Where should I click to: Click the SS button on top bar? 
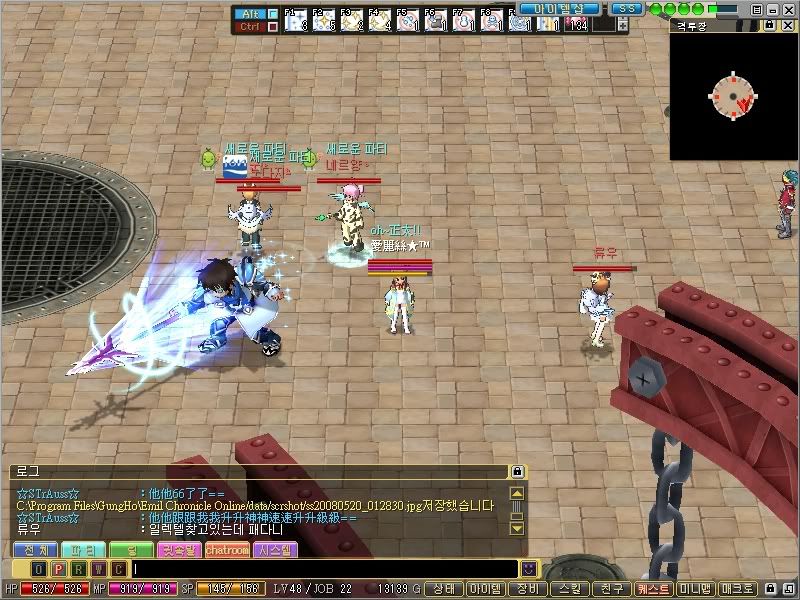[626, 8]
